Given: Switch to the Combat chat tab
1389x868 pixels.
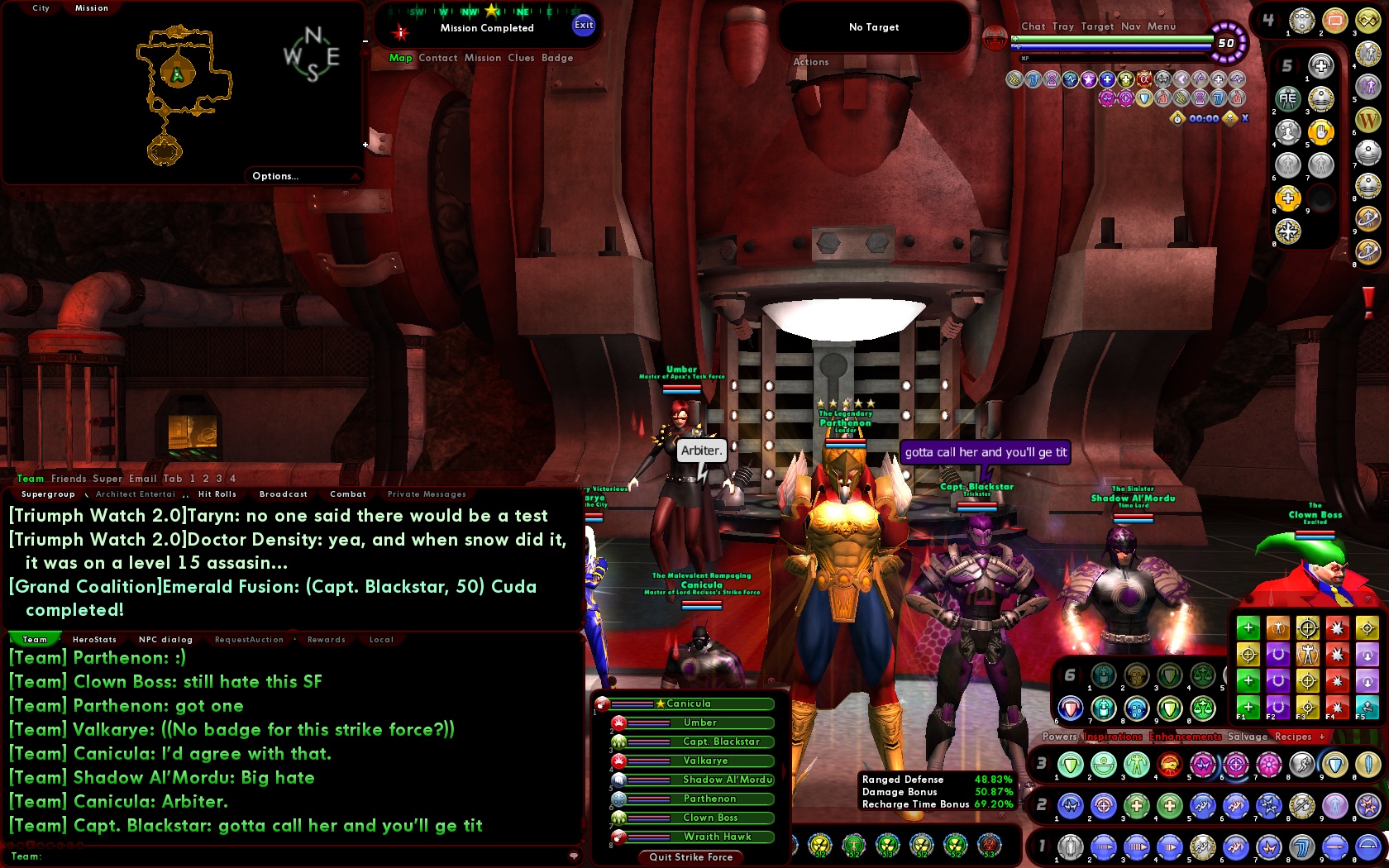Looking at the screenshot, I should (x=346, y=494).
